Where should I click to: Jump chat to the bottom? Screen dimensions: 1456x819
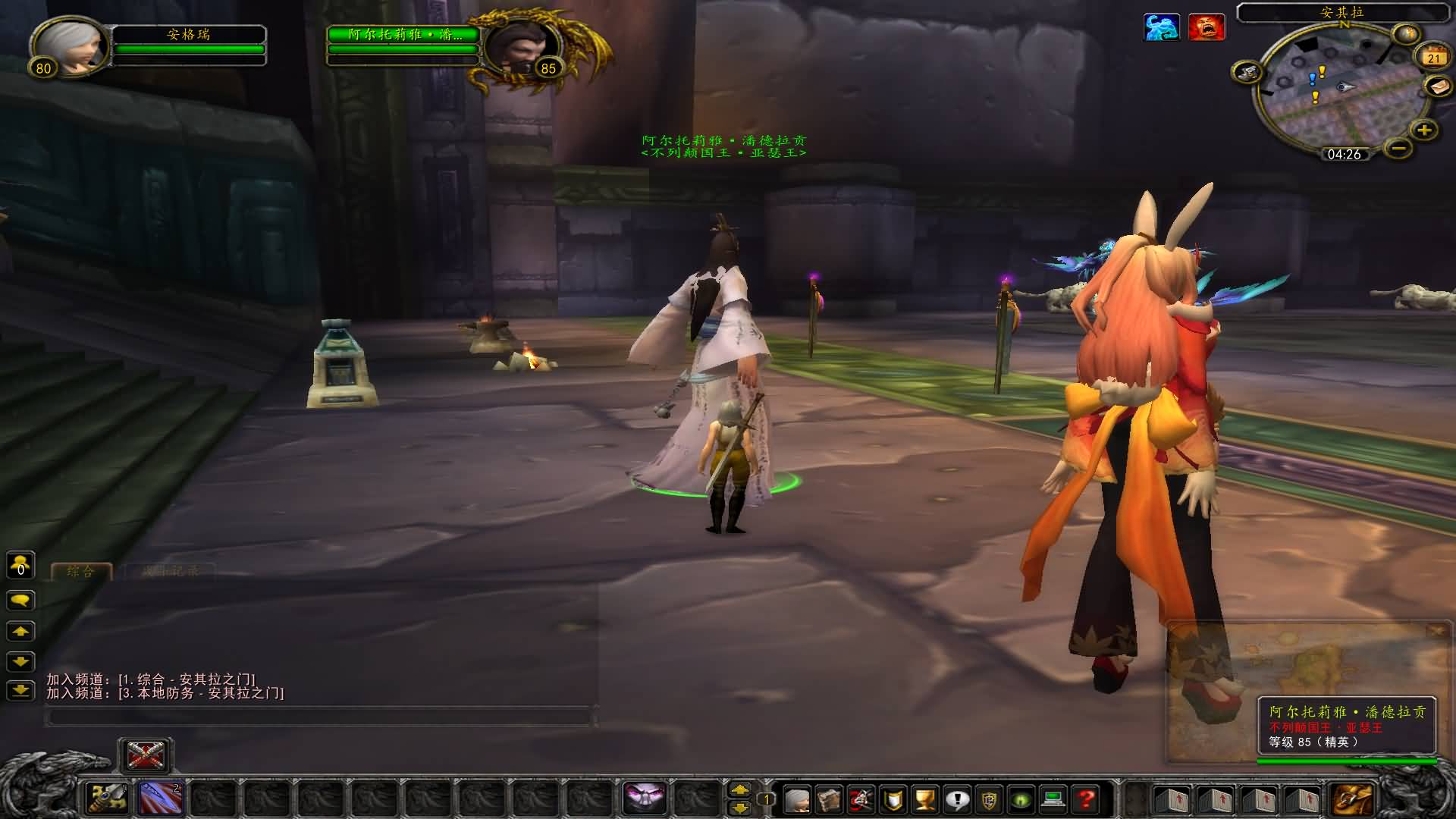tap(20, 690)
